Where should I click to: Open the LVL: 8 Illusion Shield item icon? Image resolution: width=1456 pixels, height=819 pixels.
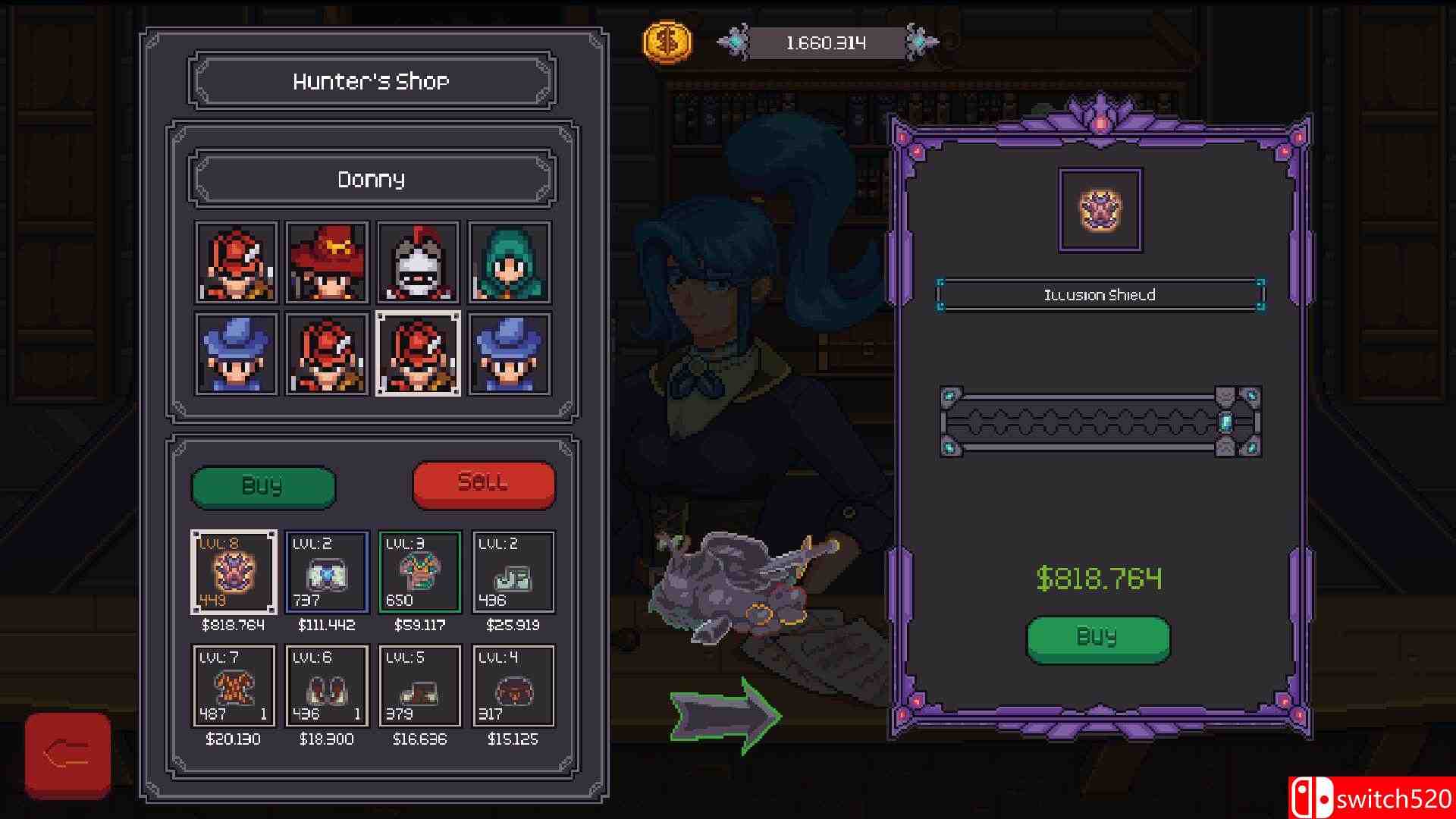234,571
